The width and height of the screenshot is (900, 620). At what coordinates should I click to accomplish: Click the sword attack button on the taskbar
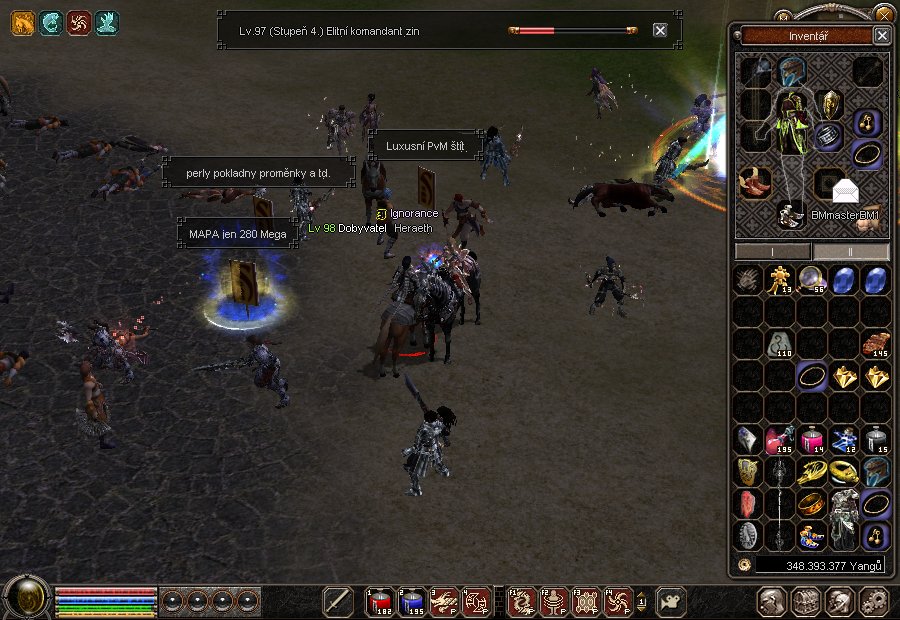(338, 601)
